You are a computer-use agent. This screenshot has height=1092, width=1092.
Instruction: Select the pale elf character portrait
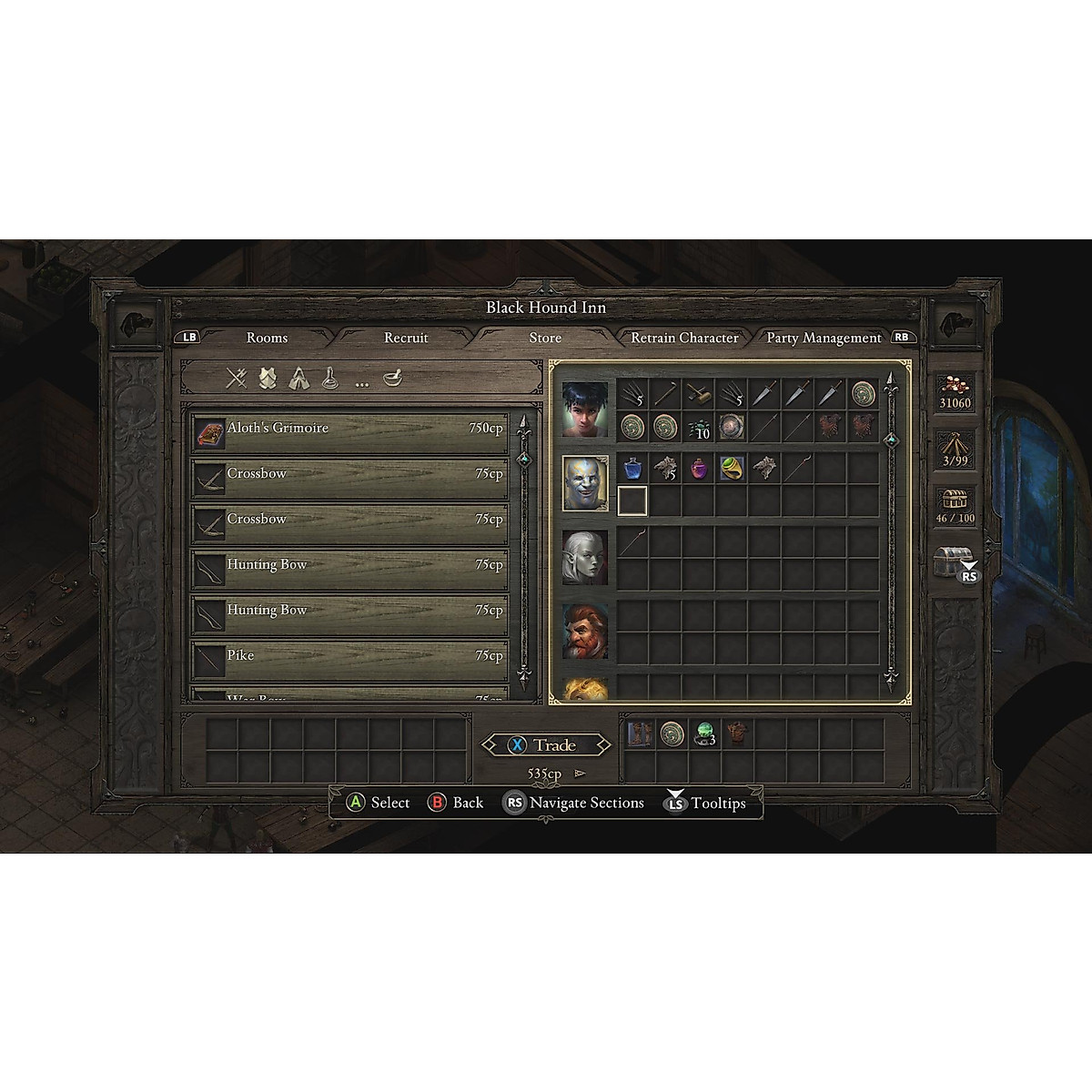[x=585, y=557]
